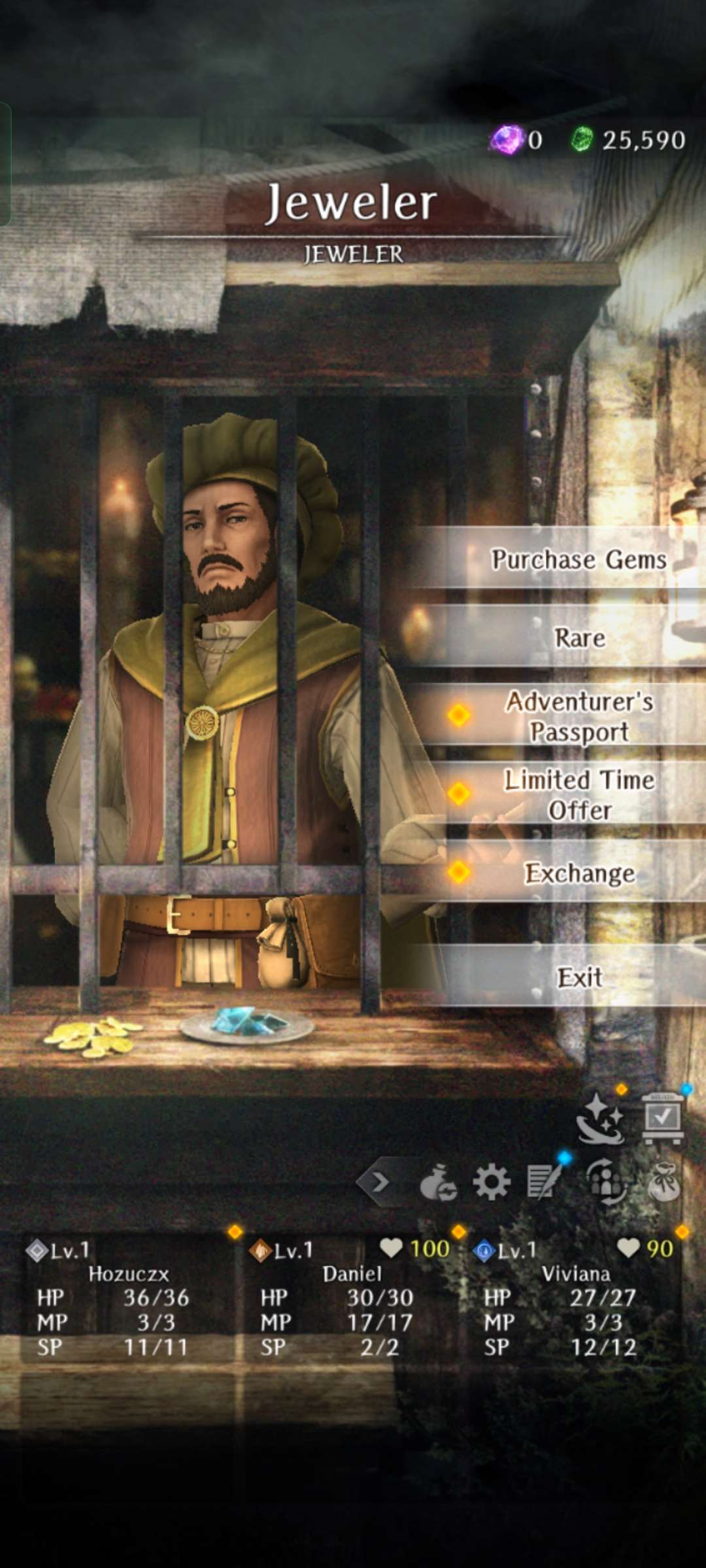The width and height of the screenshot is (706, 1568).
Task: Exit the Jeweler shop
Action: point(579,977)
